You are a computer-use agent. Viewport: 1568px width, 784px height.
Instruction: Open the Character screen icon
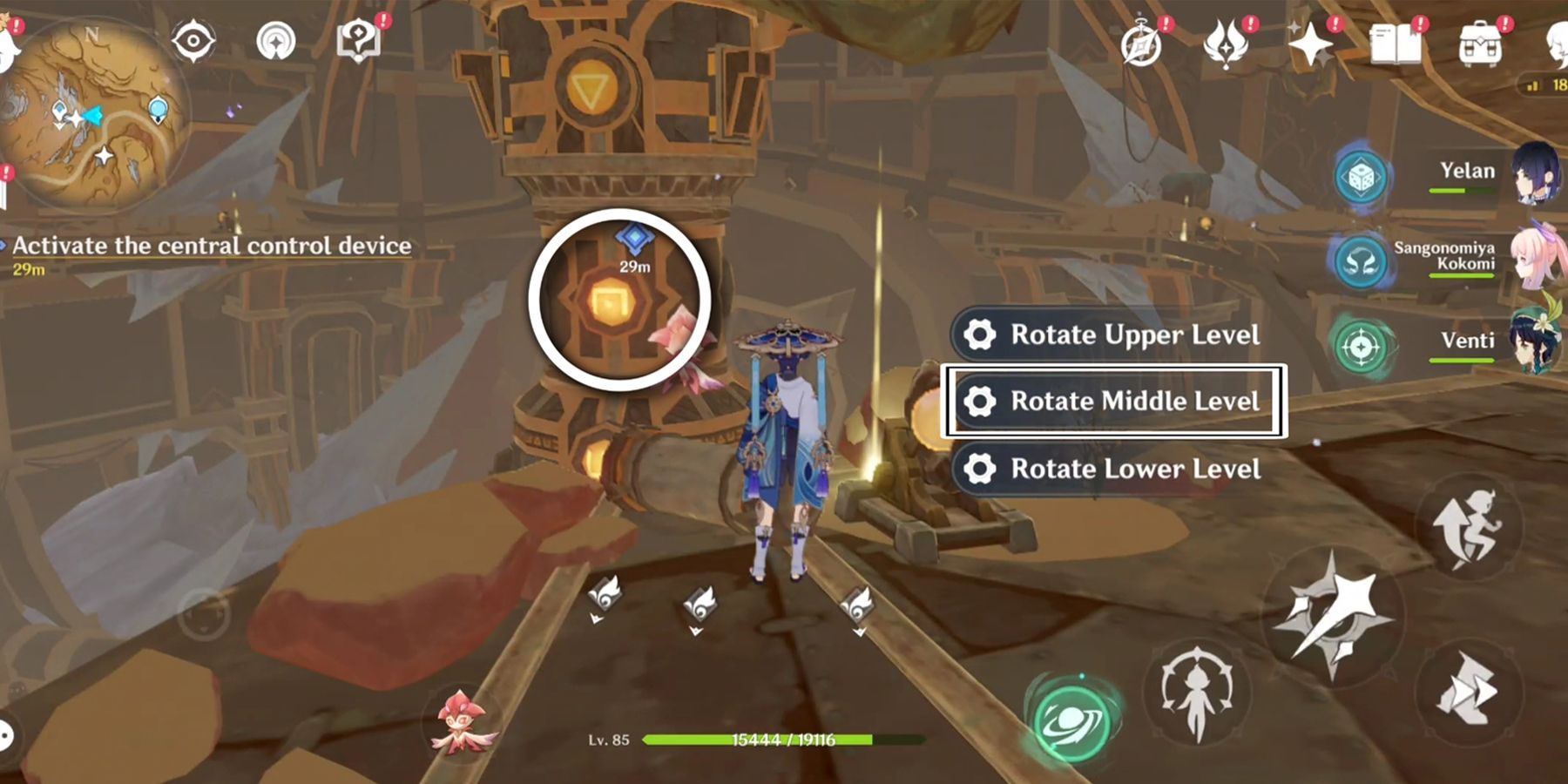(1558, 44)
